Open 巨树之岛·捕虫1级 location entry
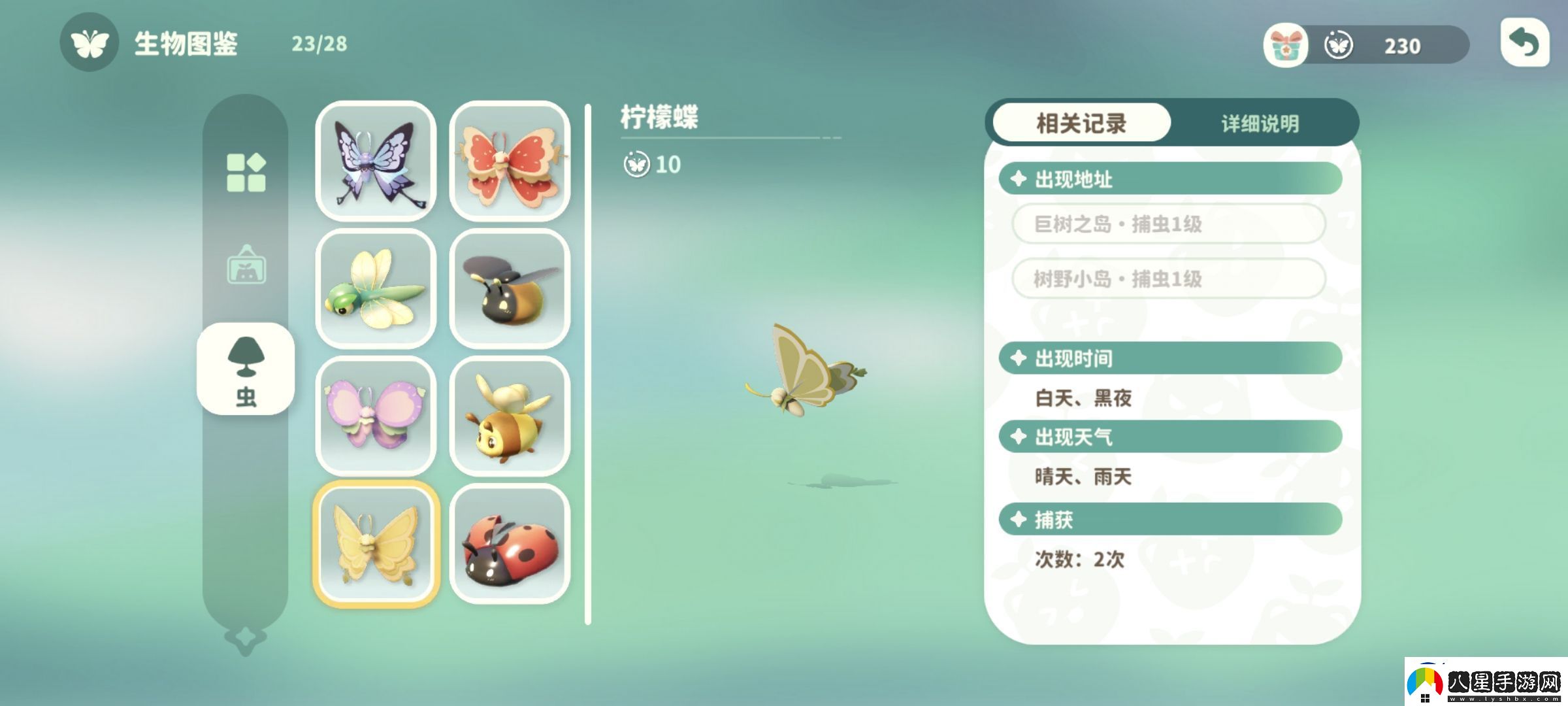The height and width of the screenshot is (706, 1568). (x=1169, y=224)
